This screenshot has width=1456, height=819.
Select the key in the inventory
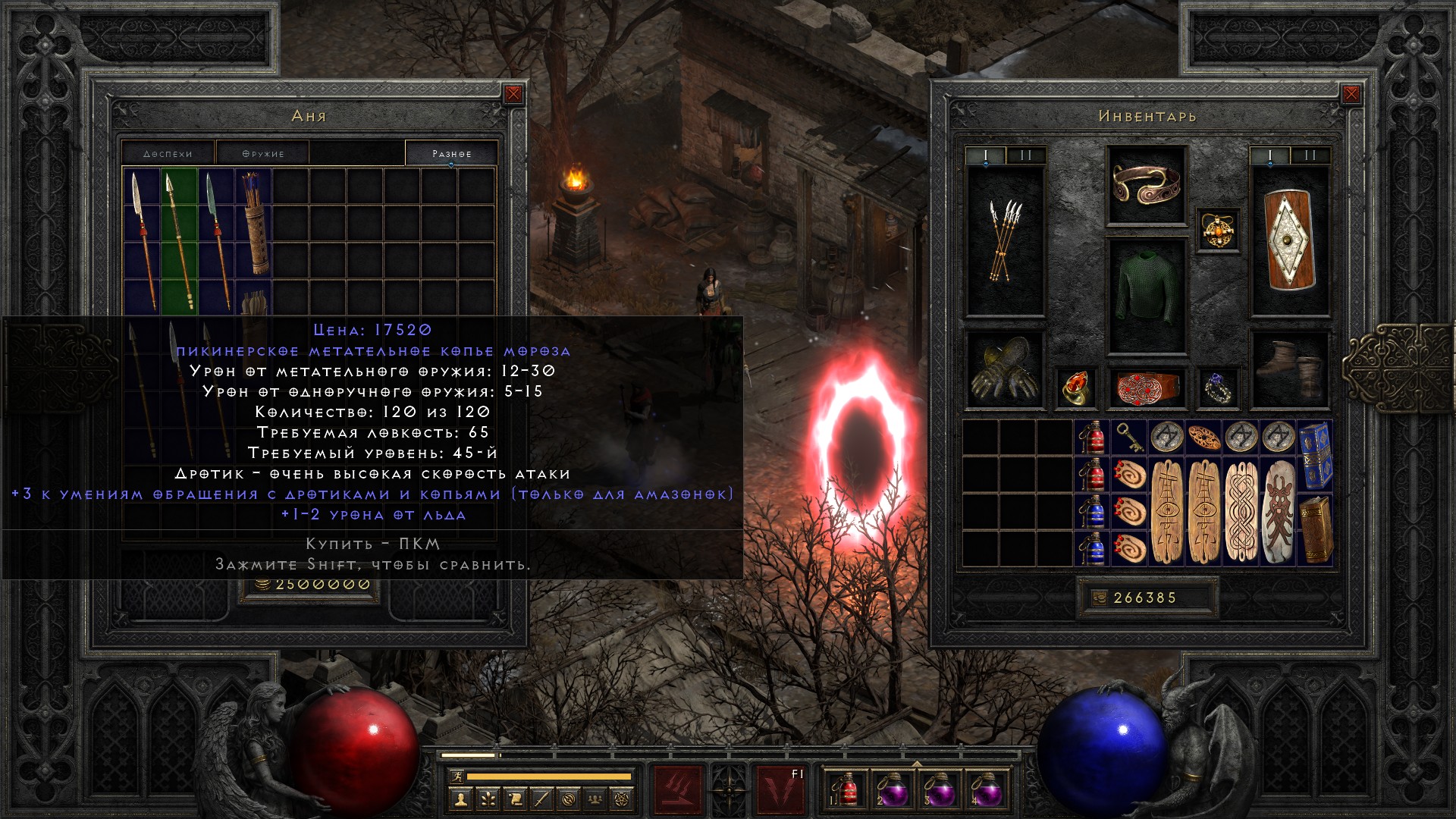[1129, 438]
